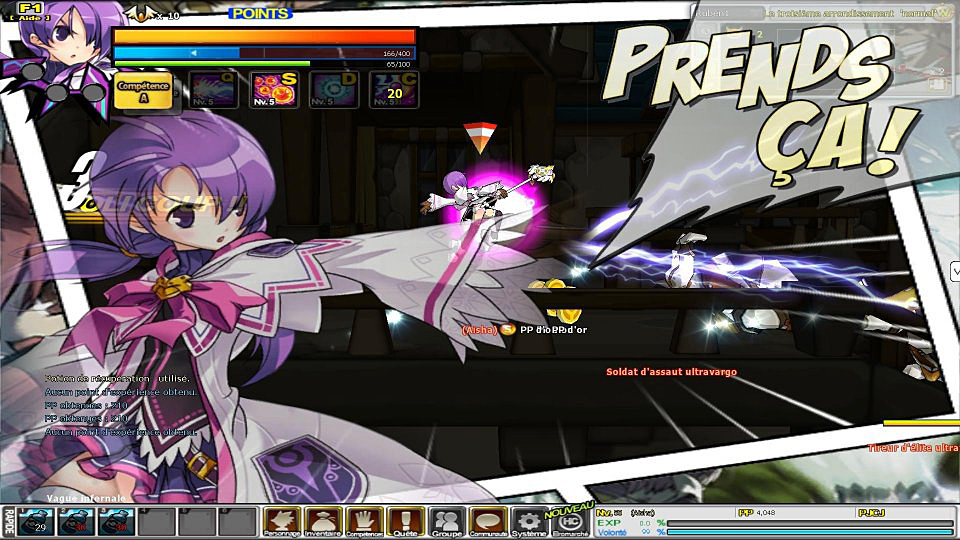The width and height of the screenshot is (960, 540).
Task: Open the Système settings
Action: (529, 521)
